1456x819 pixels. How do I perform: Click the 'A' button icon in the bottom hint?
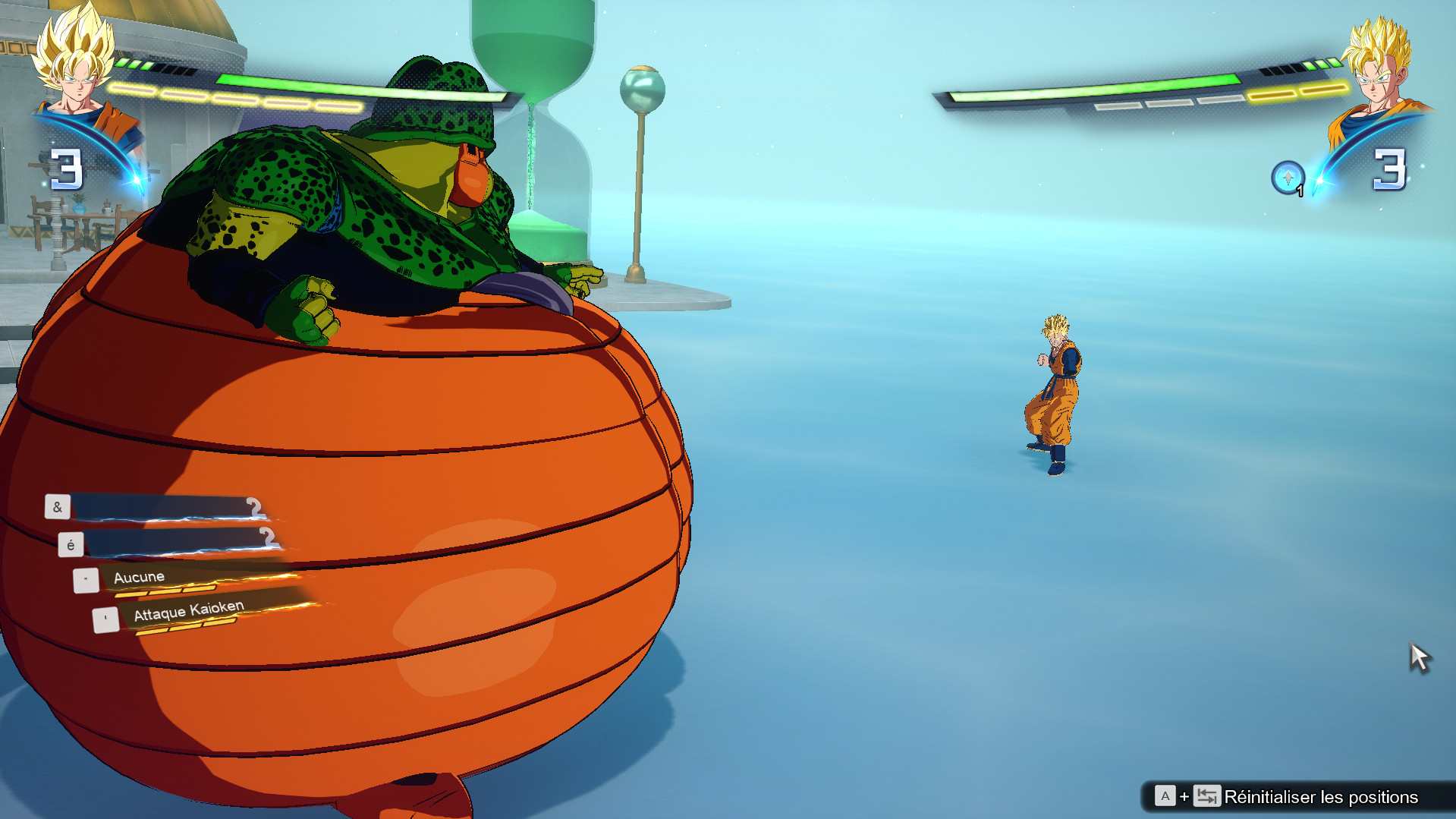coord(1165,796)
